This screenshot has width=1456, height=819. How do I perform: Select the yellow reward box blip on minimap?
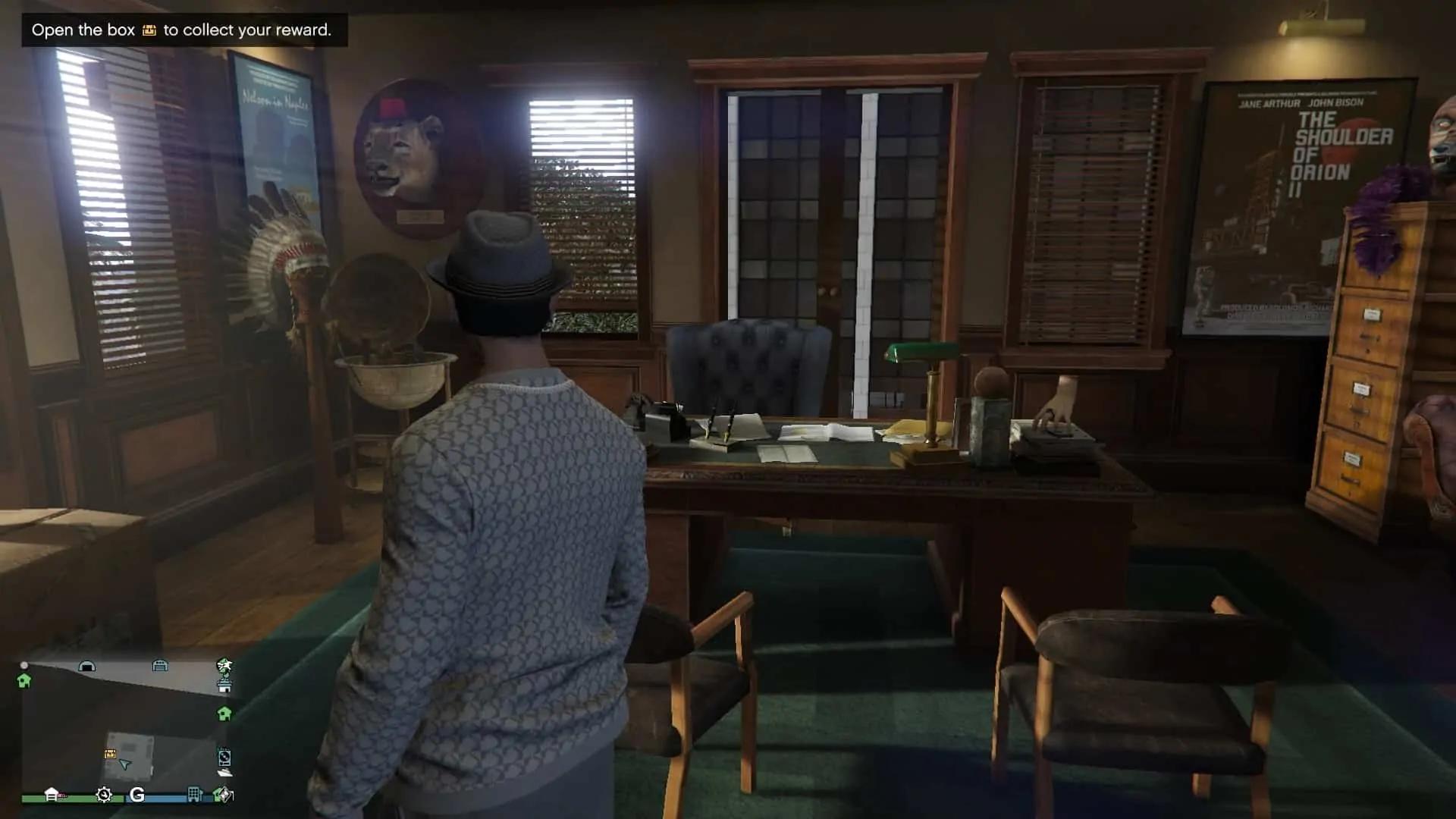(110, 754)
